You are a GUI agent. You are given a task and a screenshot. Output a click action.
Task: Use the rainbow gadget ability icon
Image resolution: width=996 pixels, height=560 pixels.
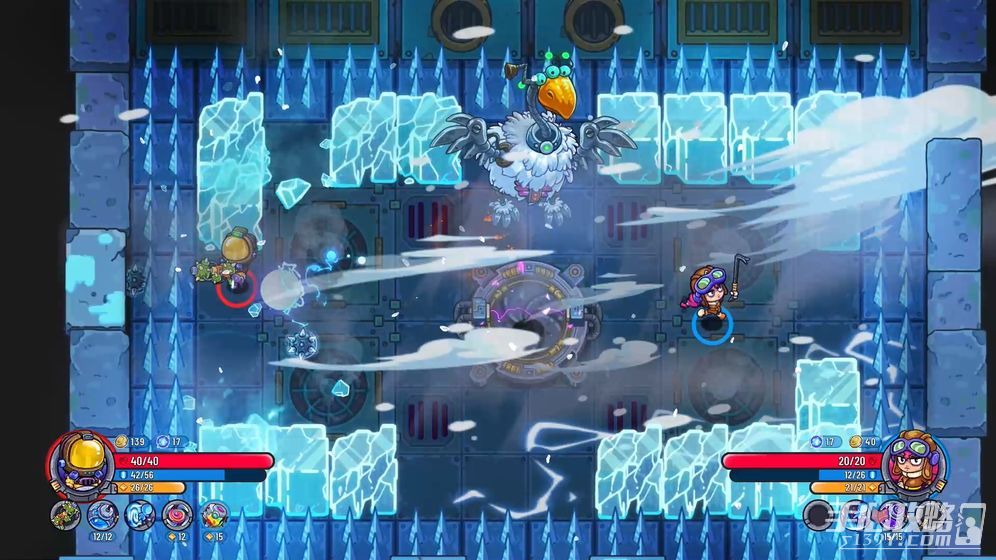tap(214, 515)
